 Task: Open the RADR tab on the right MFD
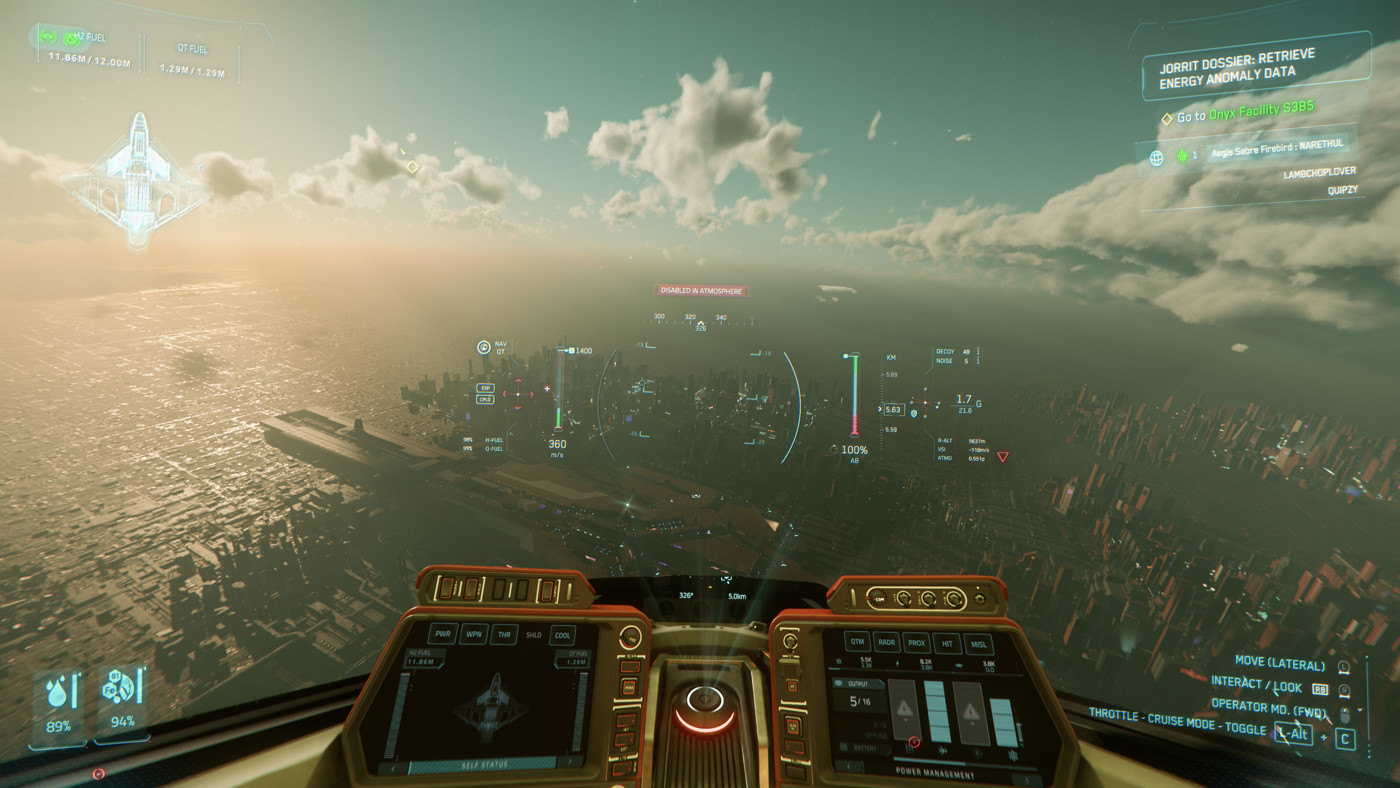[x=886, y=643]
